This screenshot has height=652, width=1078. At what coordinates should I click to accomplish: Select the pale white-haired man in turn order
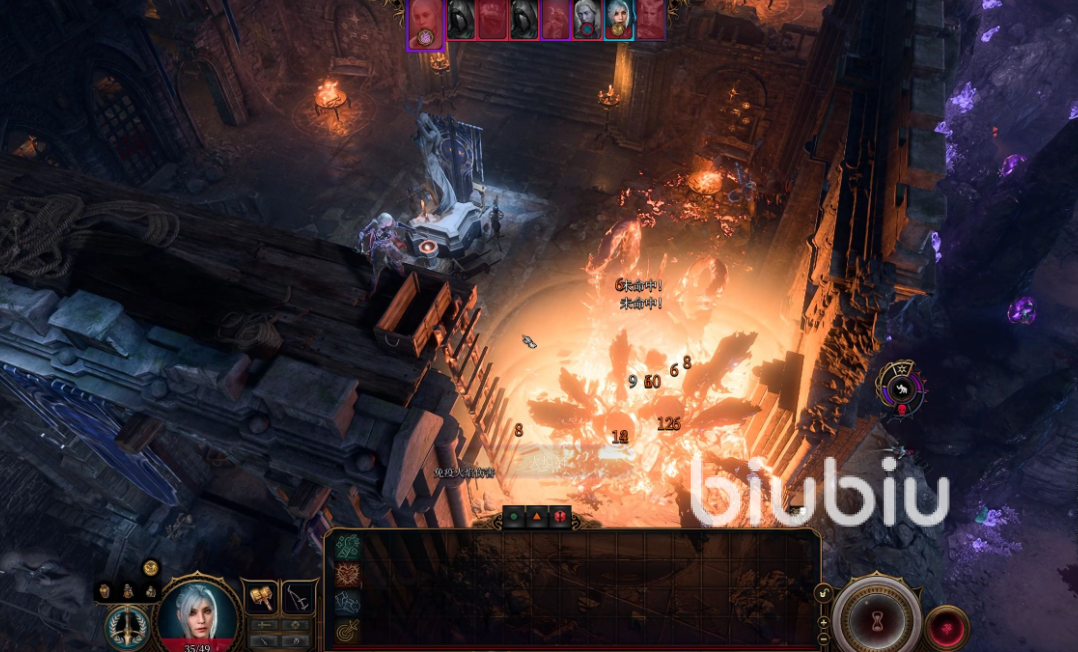(587, 19)
